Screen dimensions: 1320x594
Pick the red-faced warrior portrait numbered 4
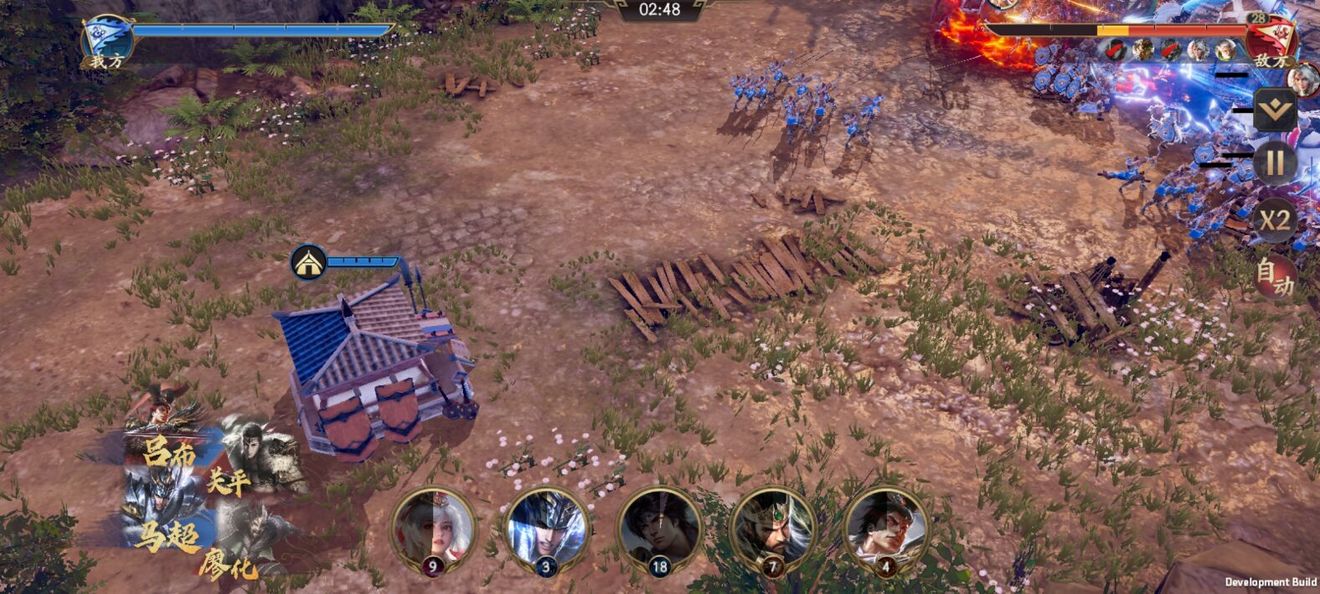886,528
